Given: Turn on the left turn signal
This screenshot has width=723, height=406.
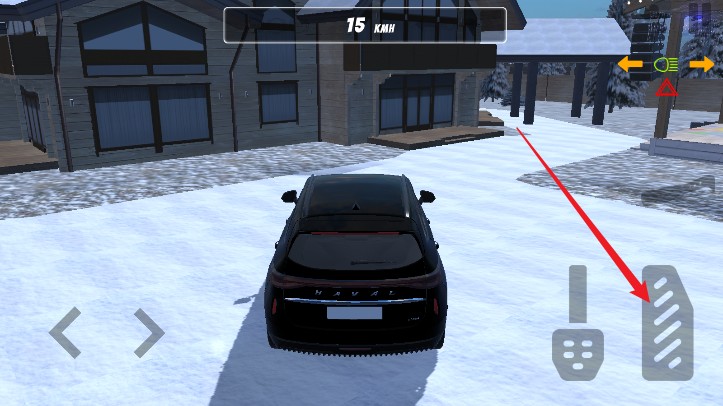Looking at the screenshot, I should click(x=630, y=65).
